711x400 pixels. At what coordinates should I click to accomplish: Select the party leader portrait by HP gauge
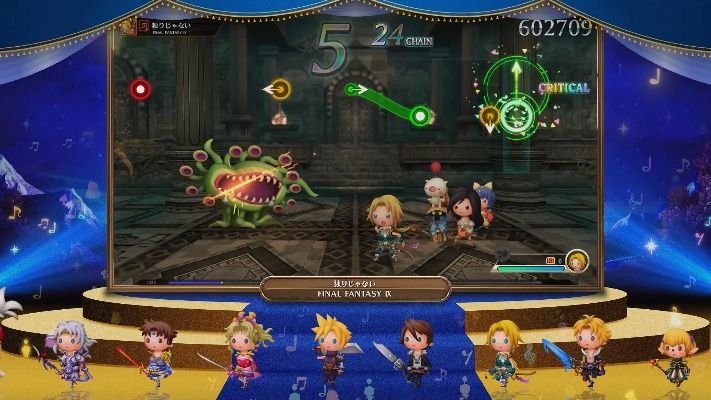(x=577, y=262)
